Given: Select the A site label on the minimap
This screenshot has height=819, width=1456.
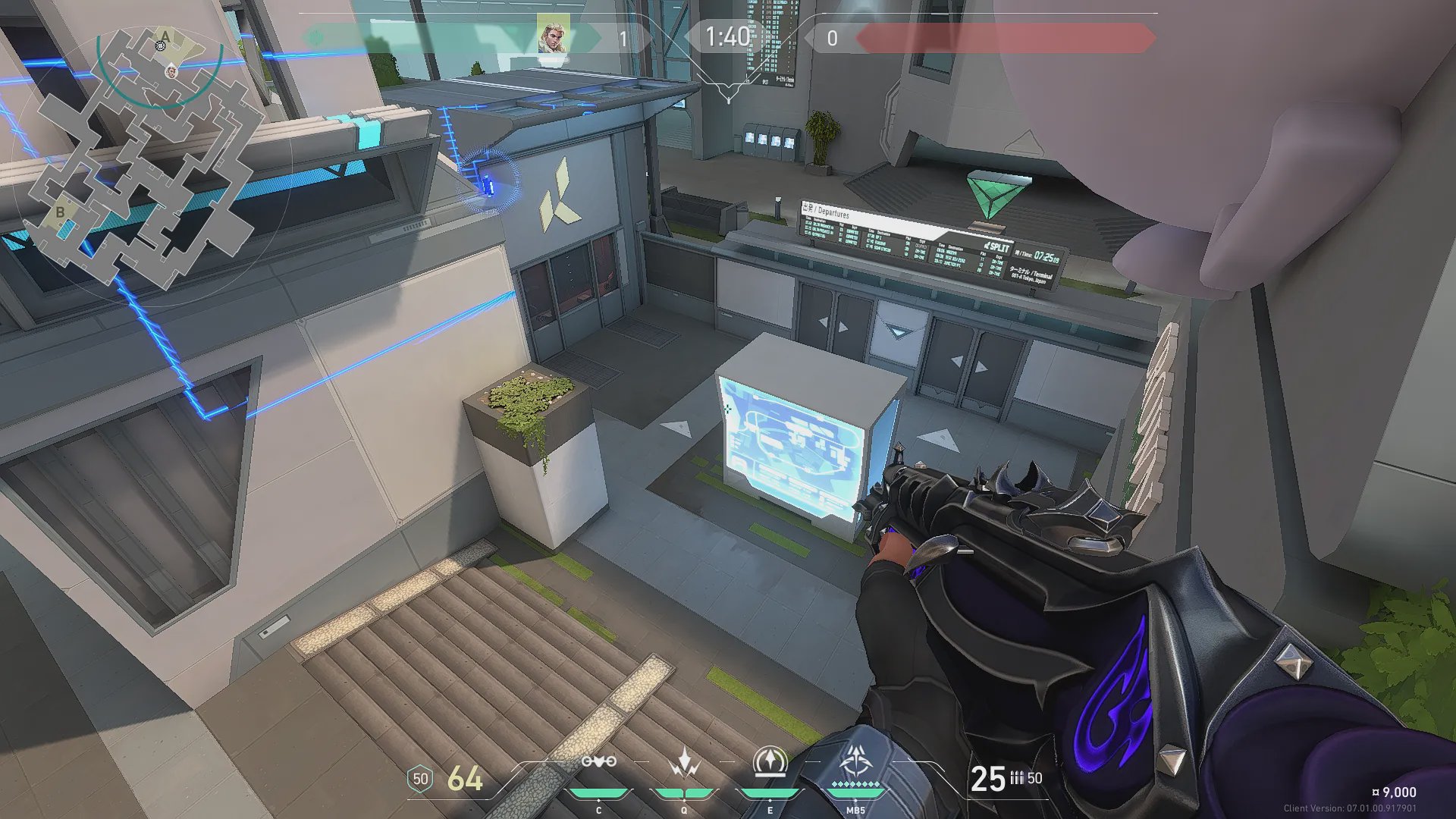Looking at the screenshot, I should 165,36.
